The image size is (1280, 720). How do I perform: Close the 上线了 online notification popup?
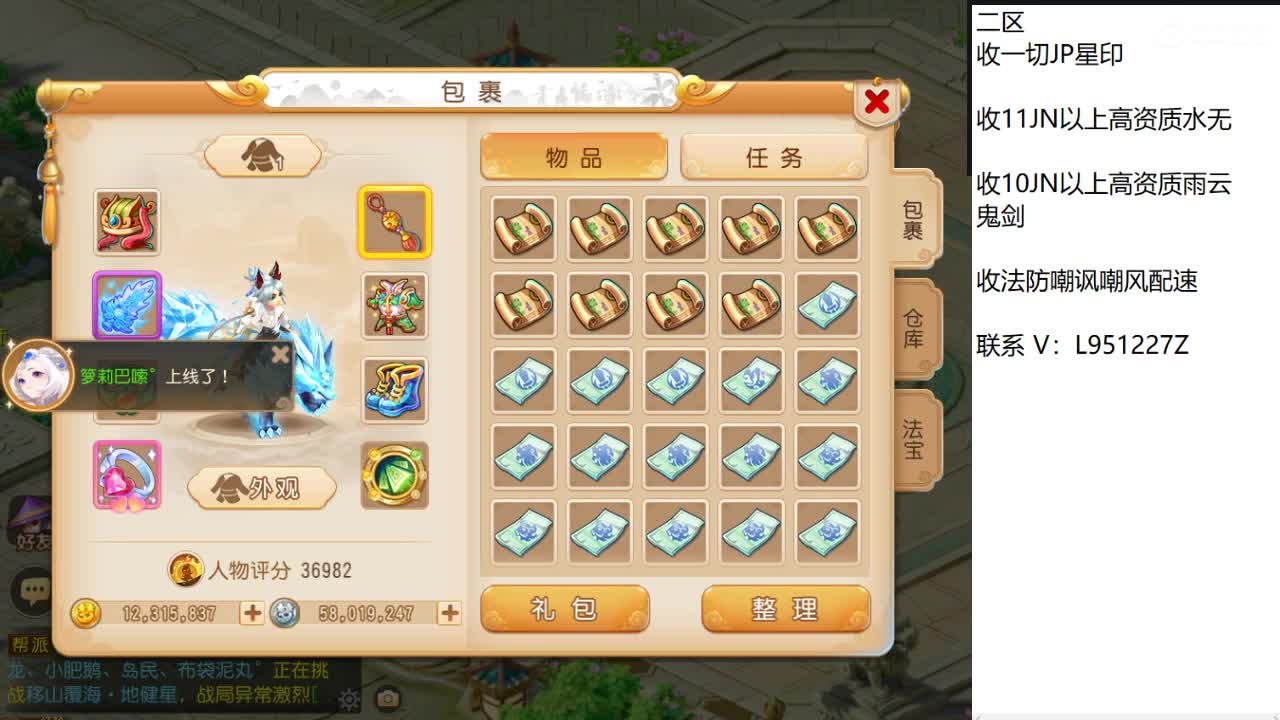tap(281, 353)
